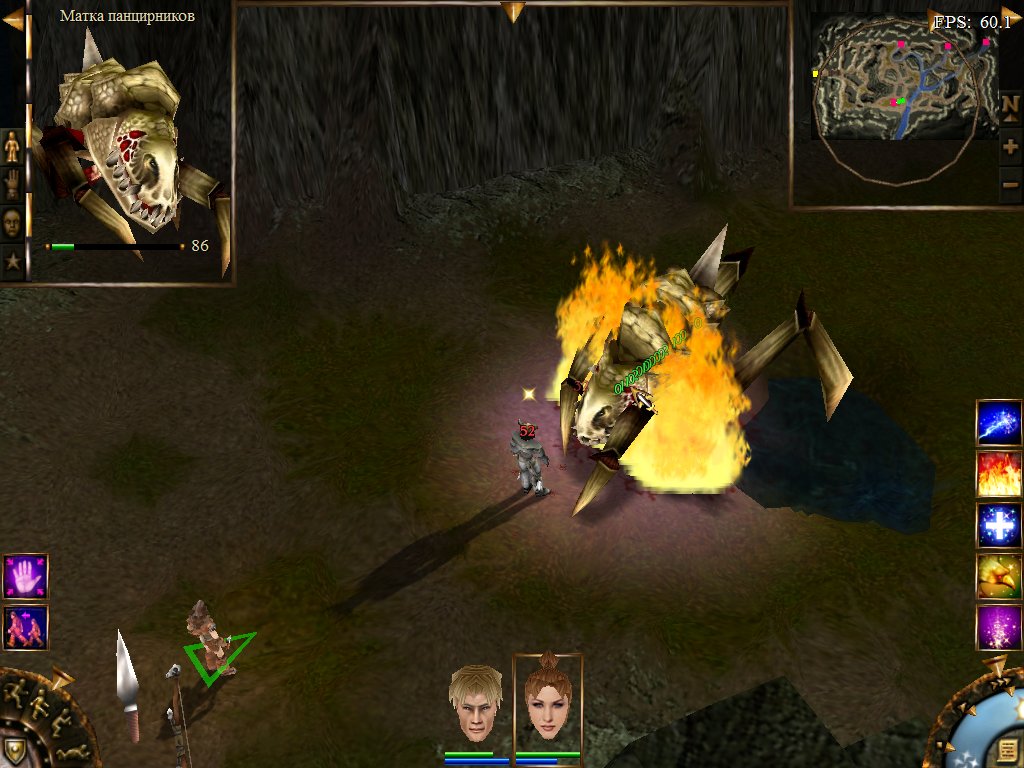Cast the purple sparkles spell
The height and width of the screenshot is (768, 1024).
[x=998, y=627]
